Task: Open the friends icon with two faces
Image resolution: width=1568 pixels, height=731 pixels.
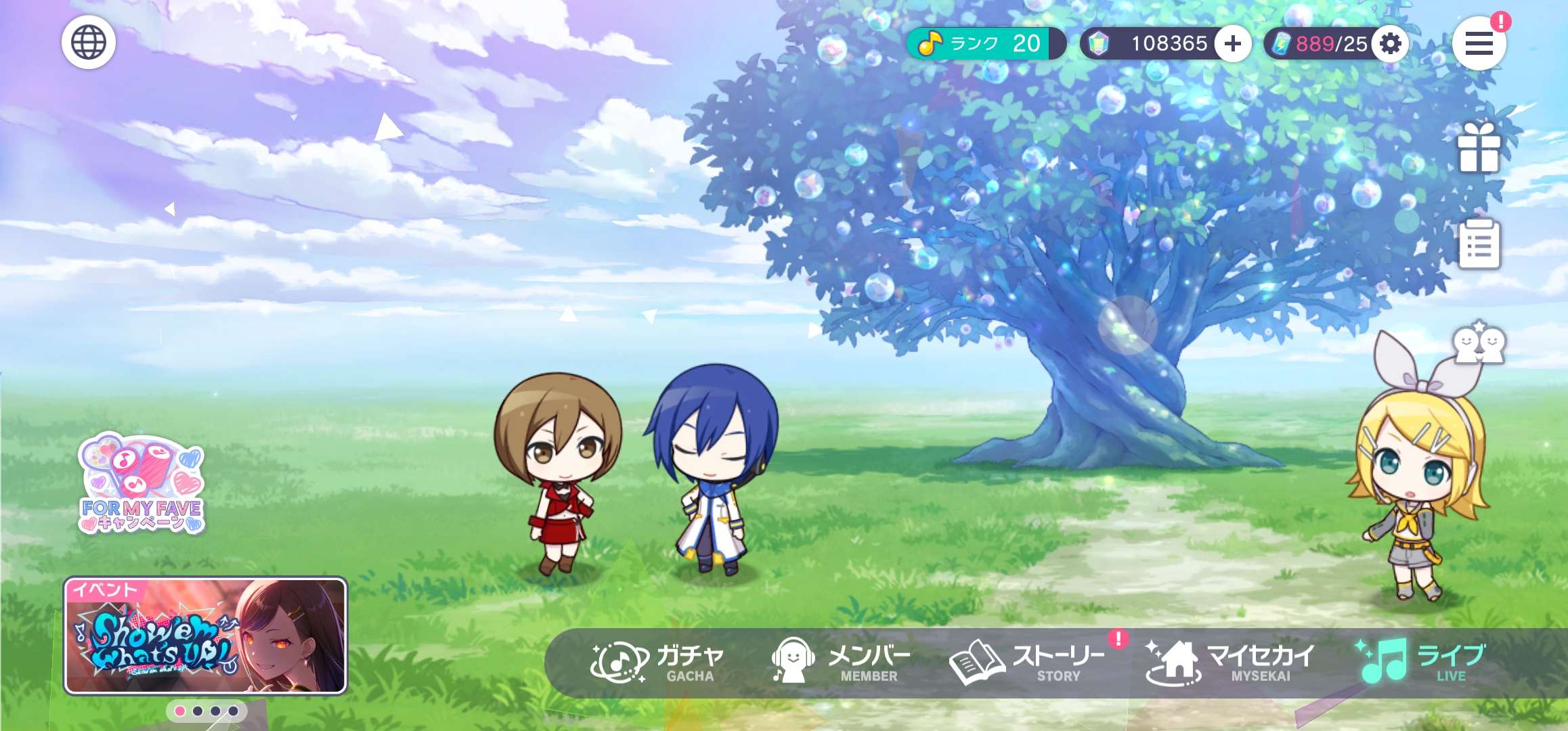Action: click(1479, 343)
